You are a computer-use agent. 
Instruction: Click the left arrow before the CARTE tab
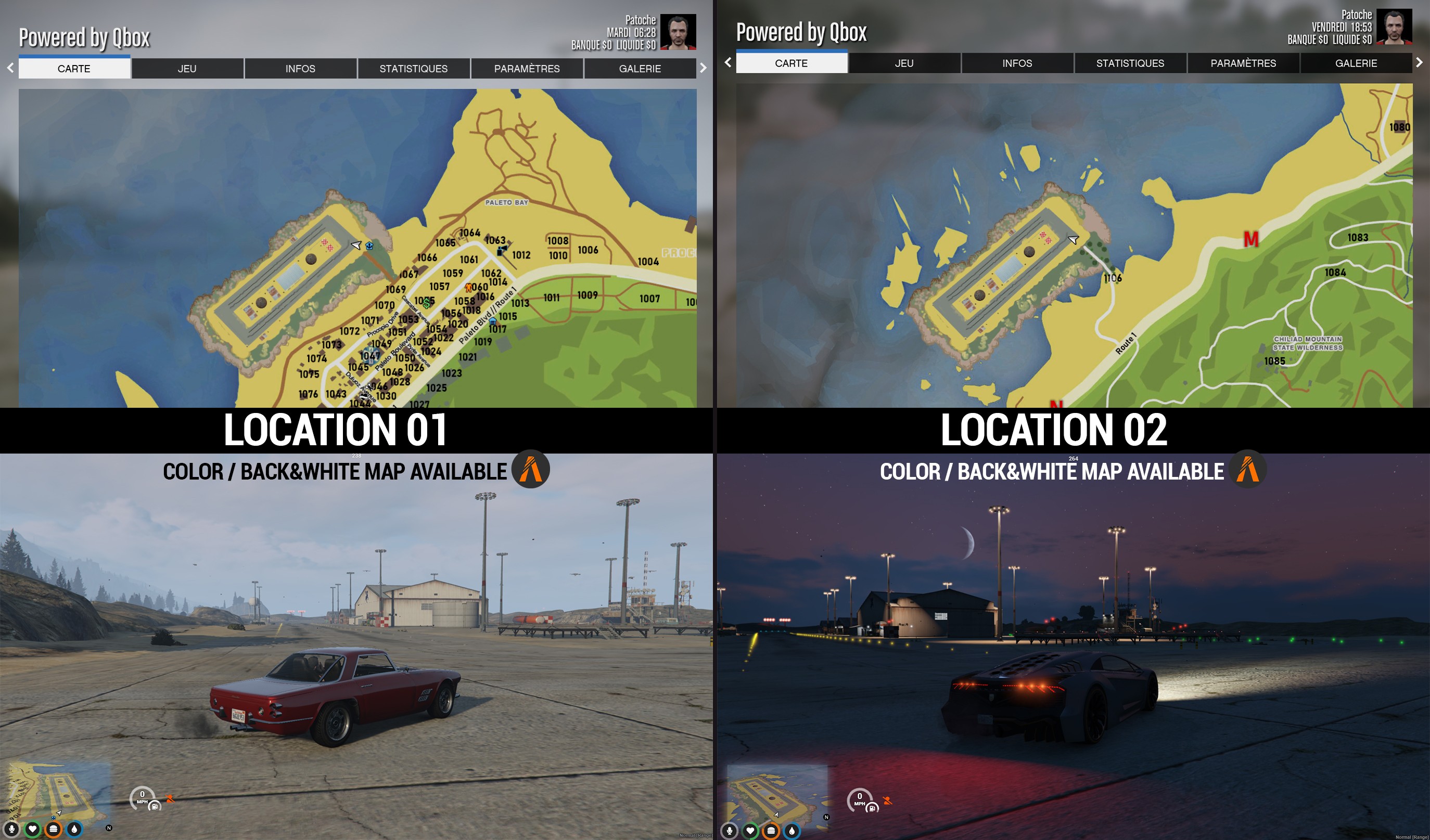click(x=10, y=68)
